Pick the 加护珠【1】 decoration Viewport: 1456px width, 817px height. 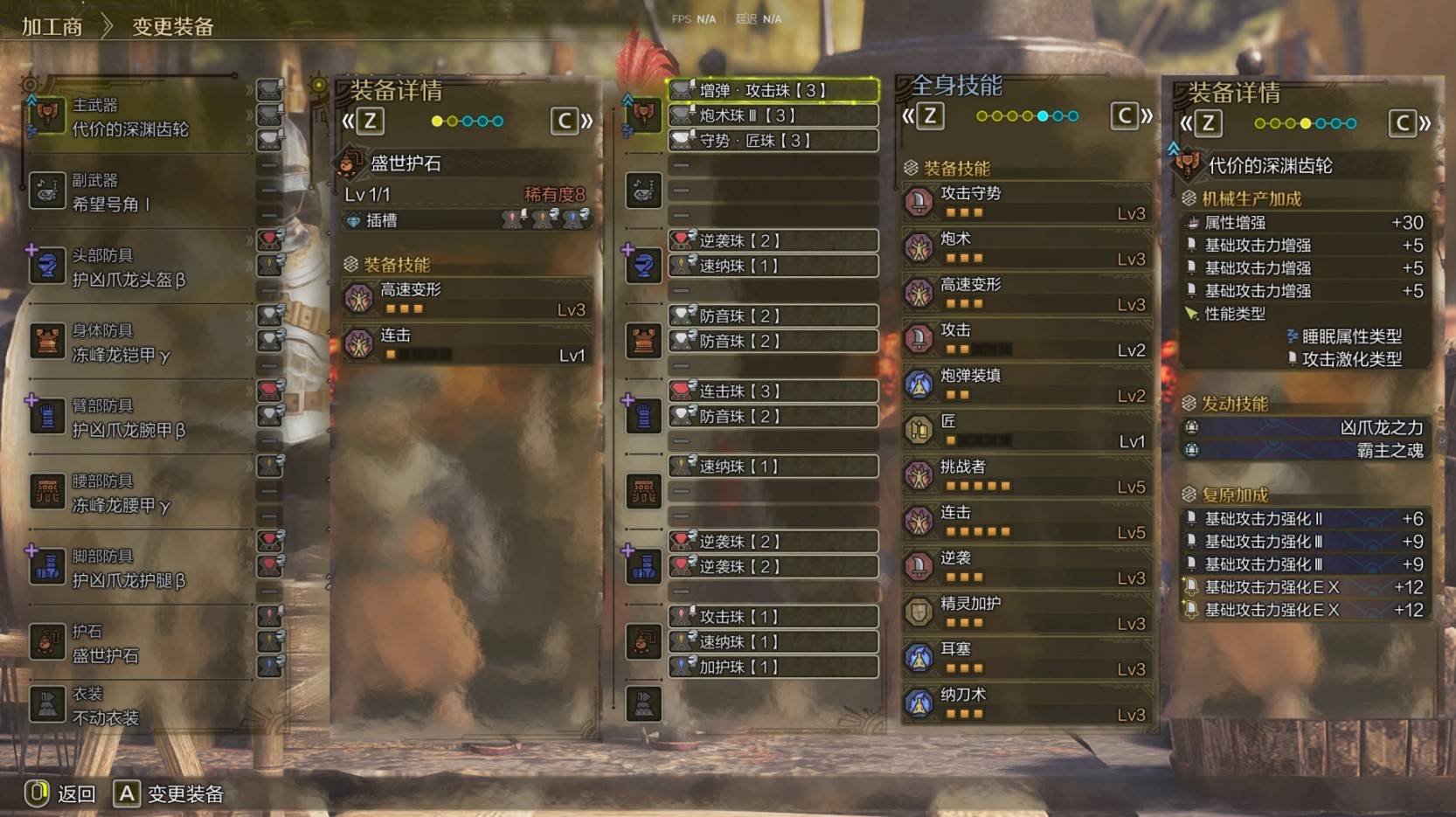[773, 667]
